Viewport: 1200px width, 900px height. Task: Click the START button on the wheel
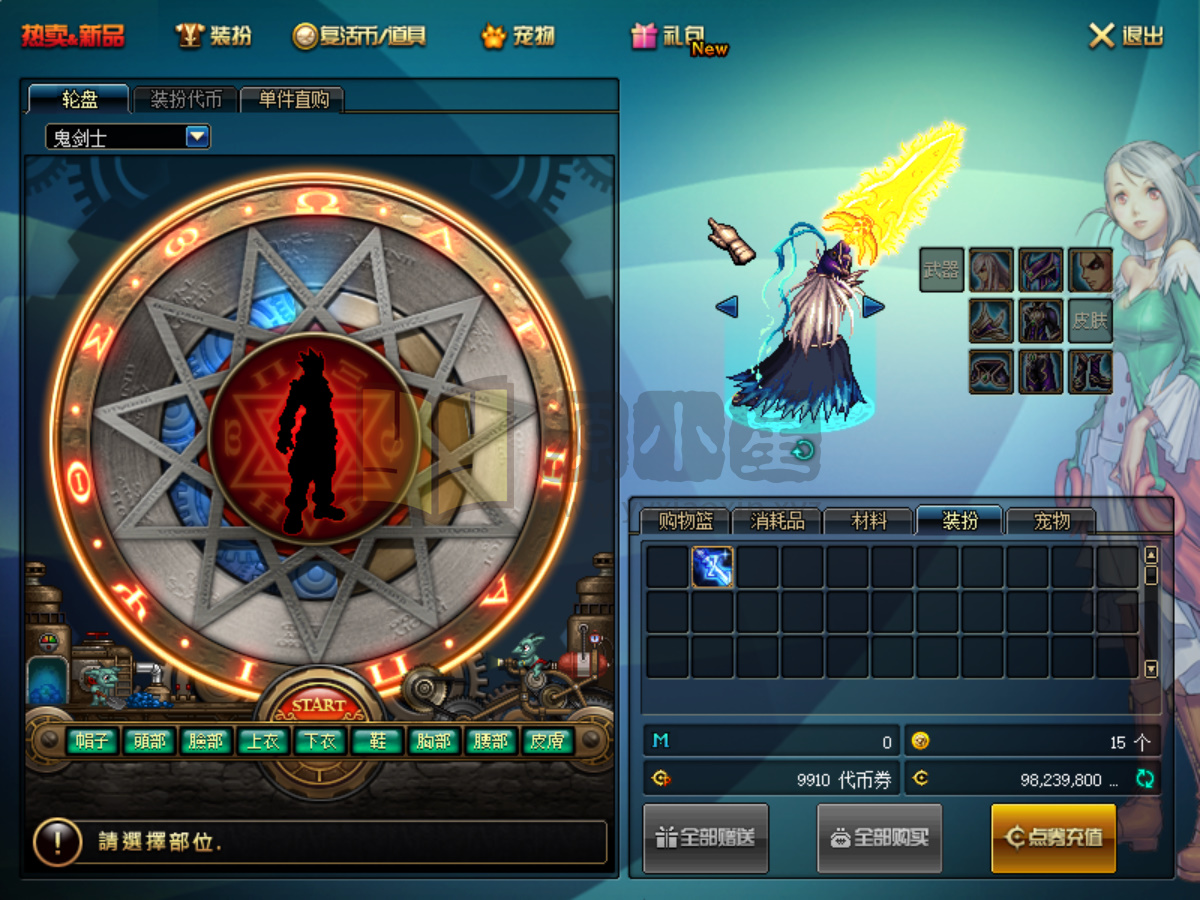pos(318,704)
